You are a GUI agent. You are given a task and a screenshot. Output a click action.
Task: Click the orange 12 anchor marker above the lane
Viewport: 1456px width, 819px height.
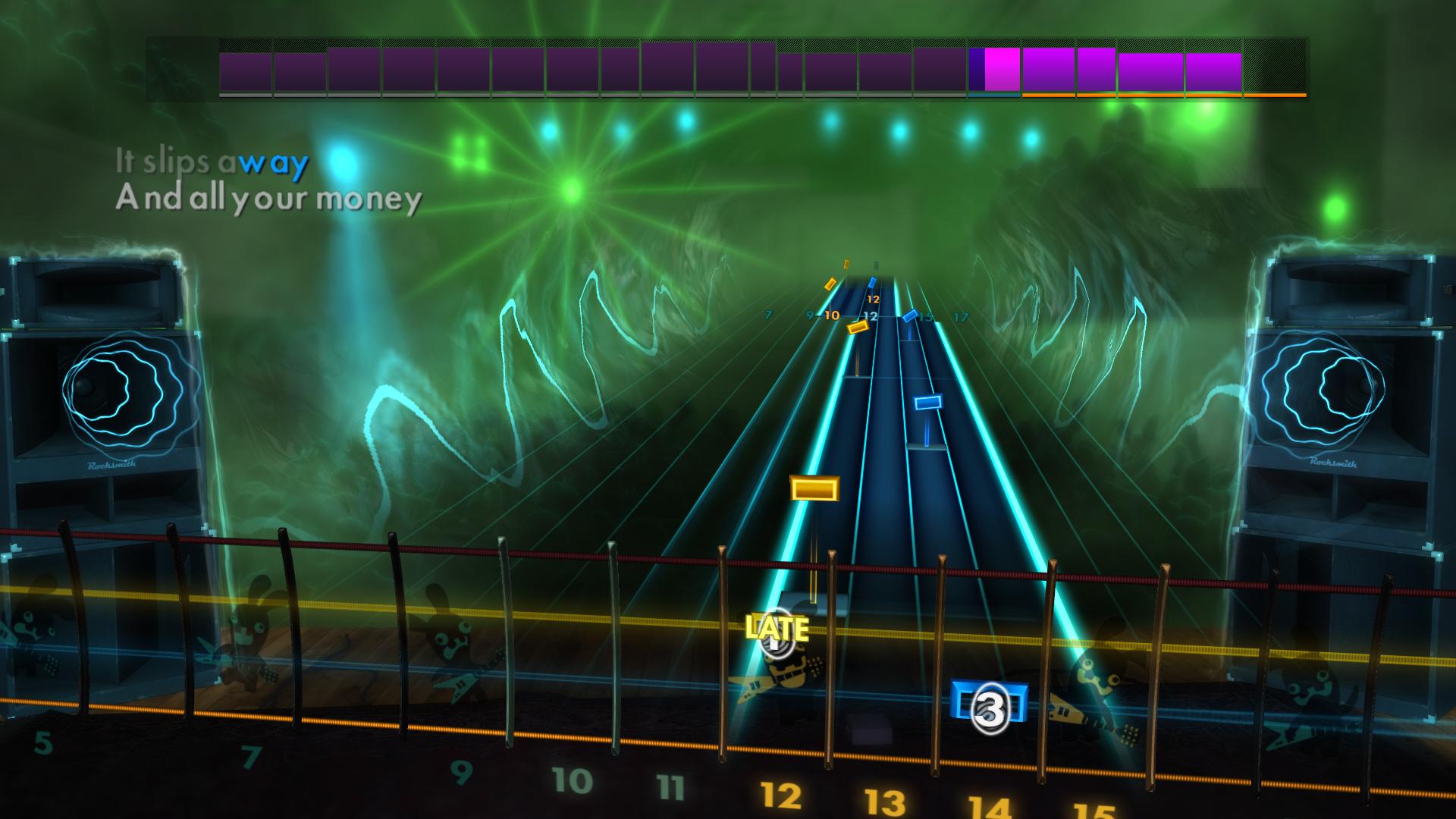coord(873,300)
